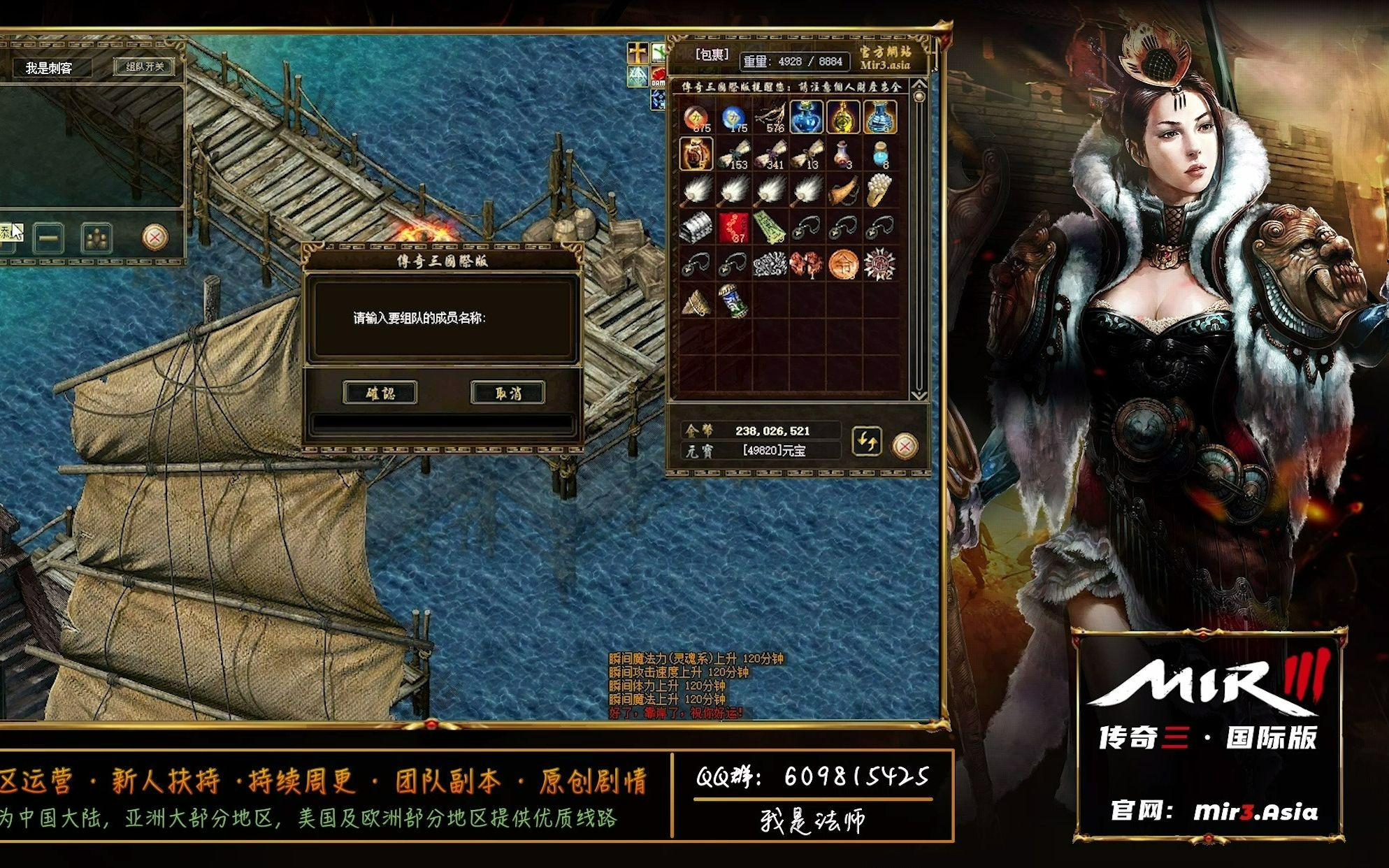This screenshot has width=1389, height=868.
Task: Confirm the team member name dialog (確認)
Action: click(380, 393)
